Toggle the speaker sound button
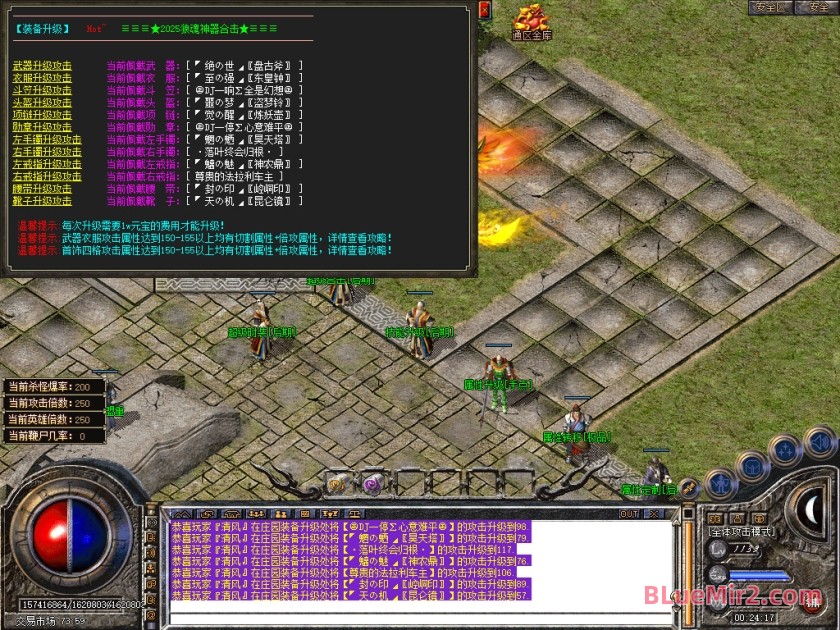 pyautogui.click(x=820, y=441)
